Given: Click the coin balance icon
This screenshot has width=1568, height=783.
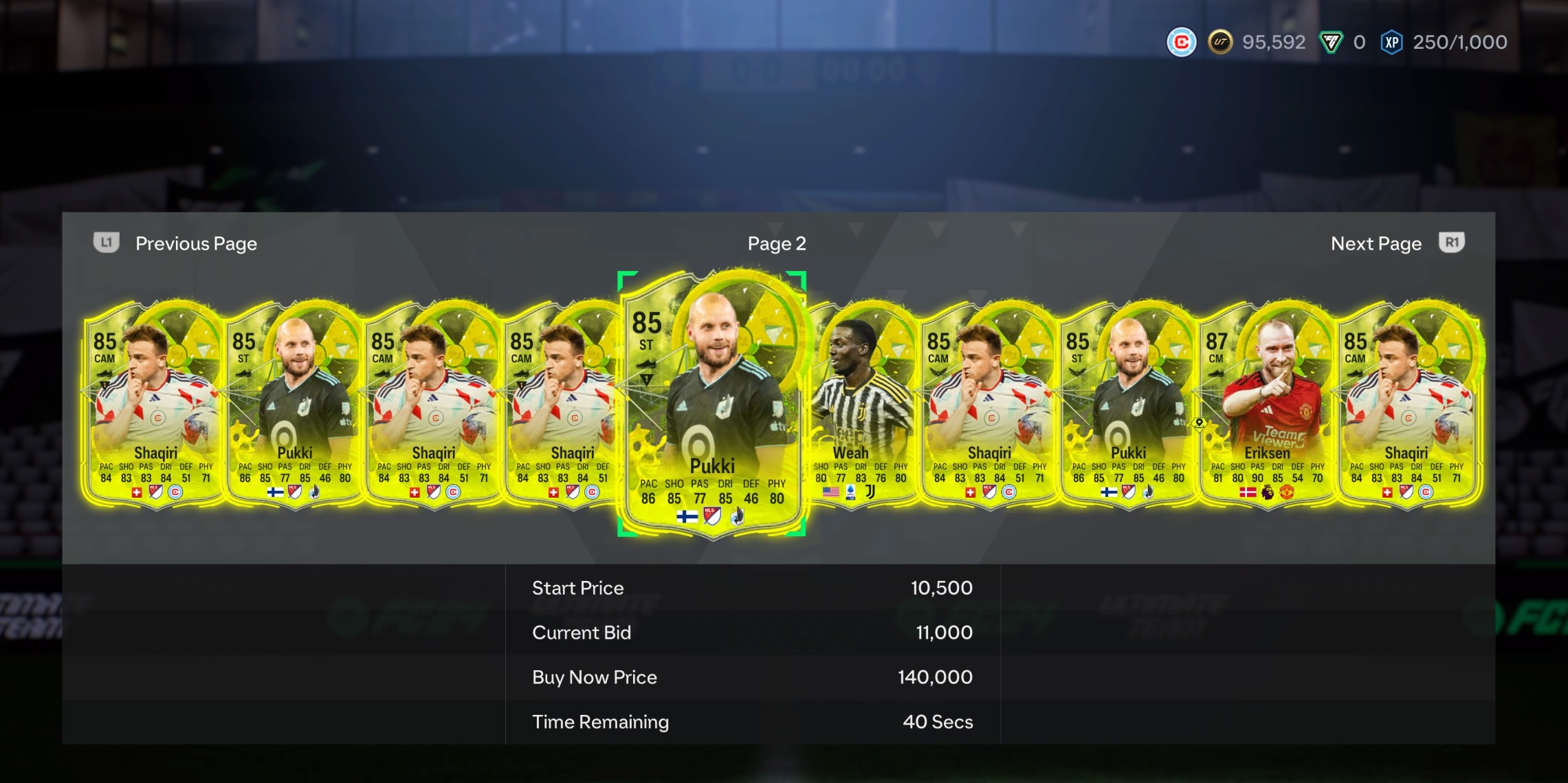Looking at the screenshot, I should click(x=1222, y=42).
